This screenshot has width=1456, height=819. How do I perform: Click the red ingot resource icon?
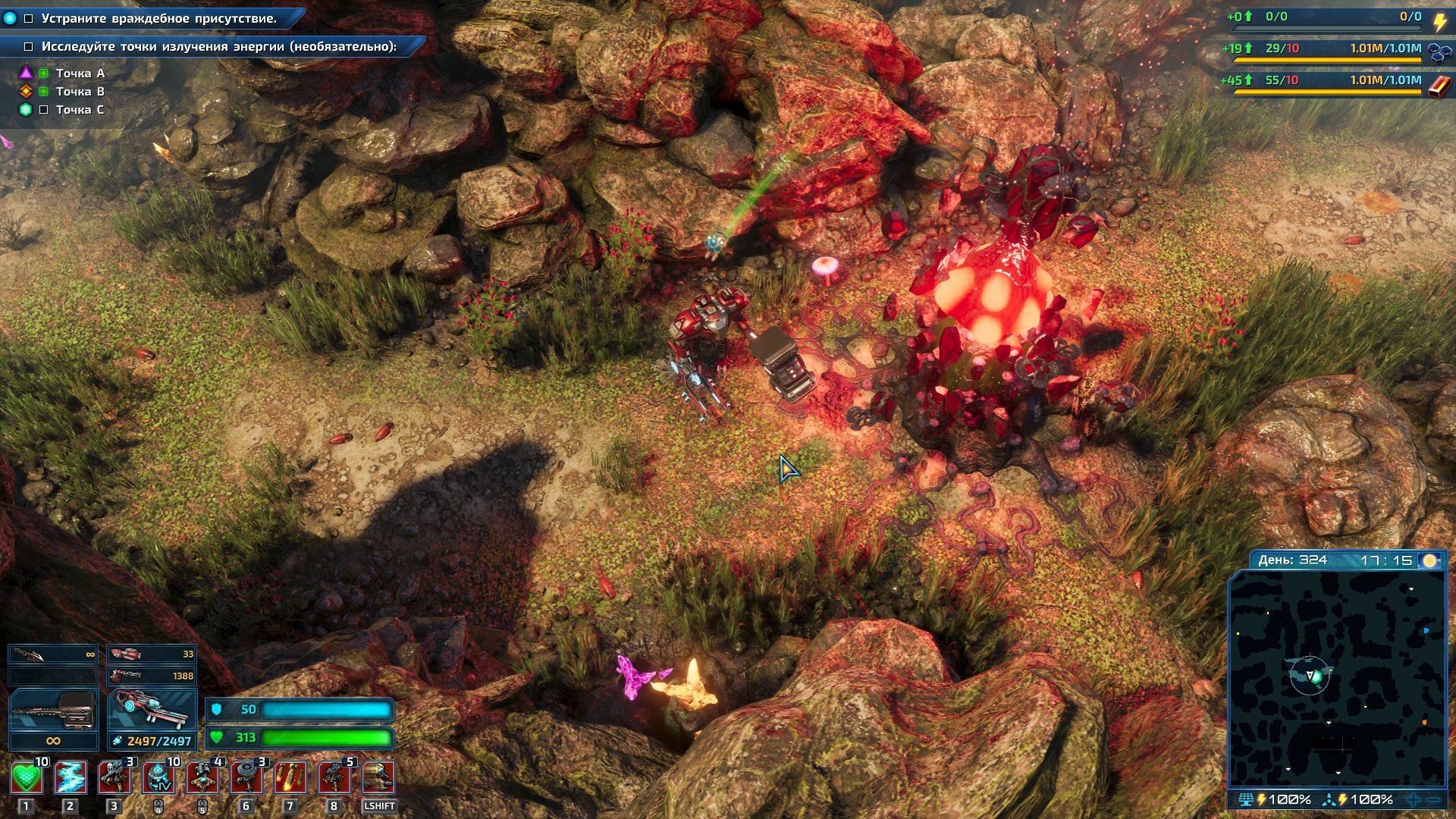point(1439,85)
